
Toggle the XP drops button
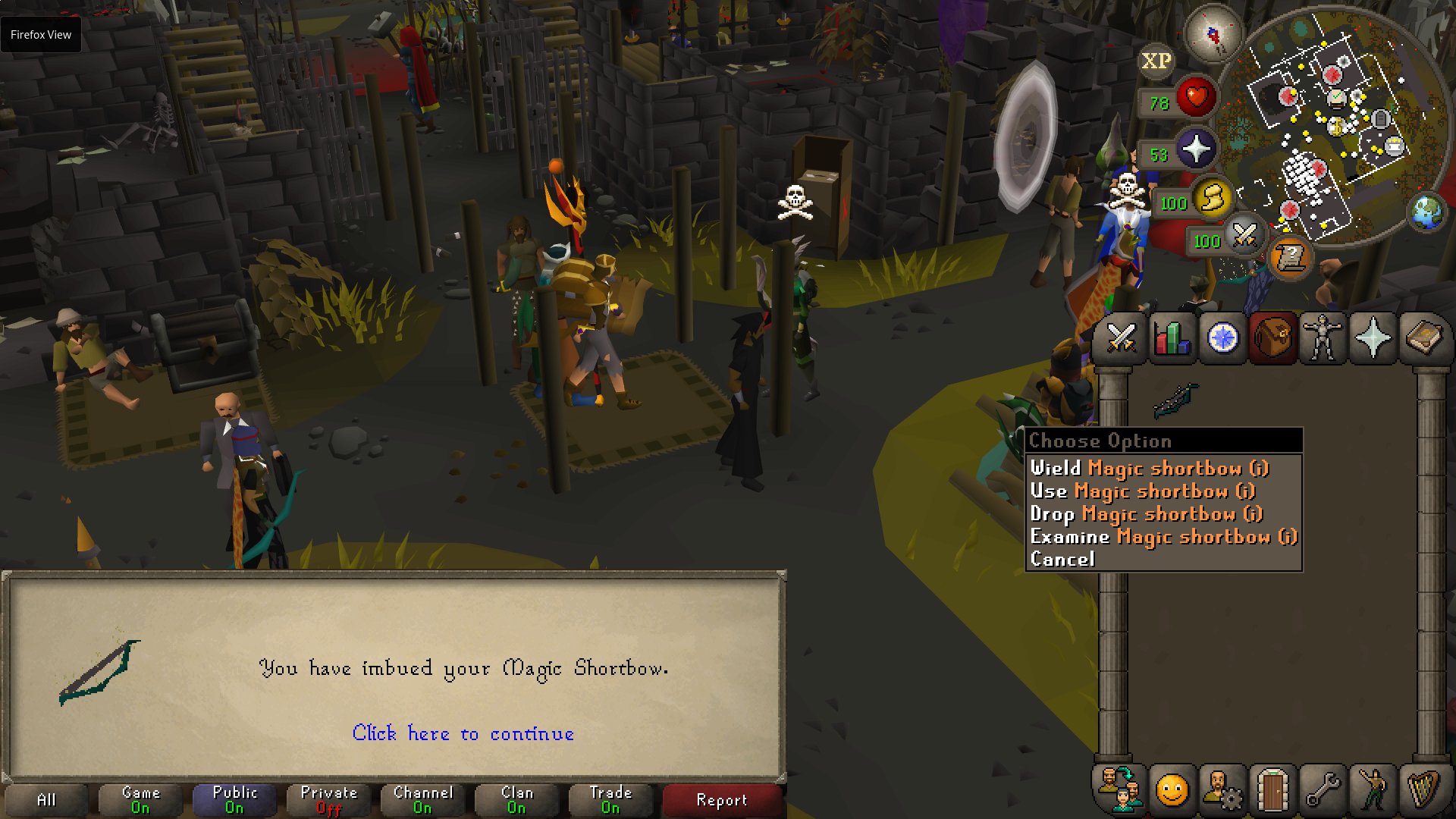coord(1156,61)
